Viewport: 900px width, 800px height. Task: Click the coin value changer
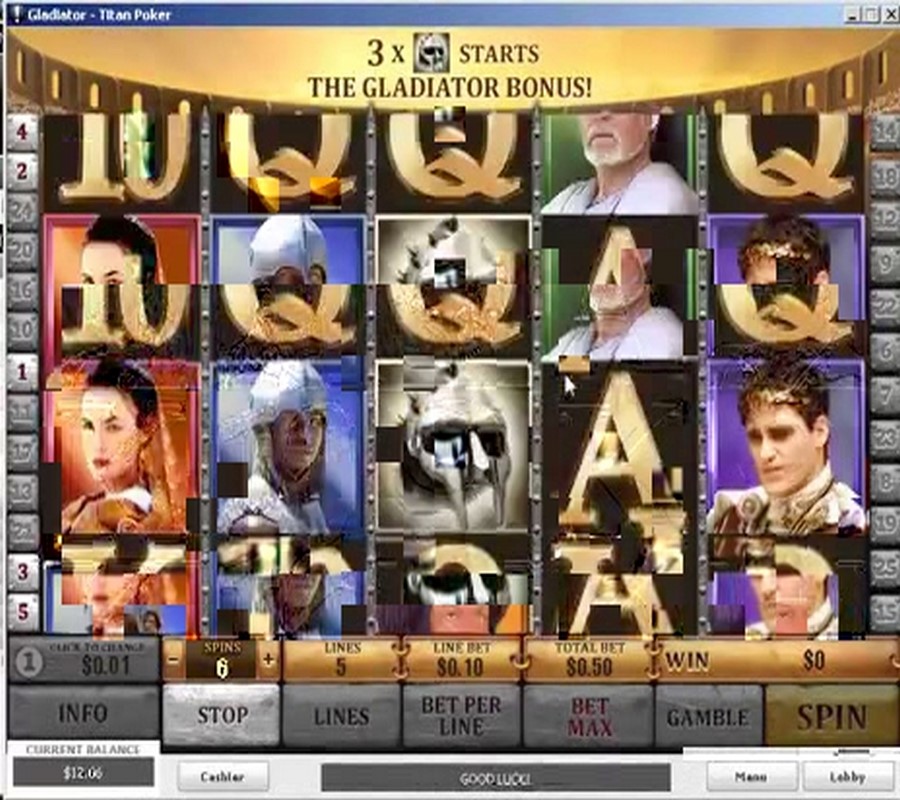[x=83, y=662]
